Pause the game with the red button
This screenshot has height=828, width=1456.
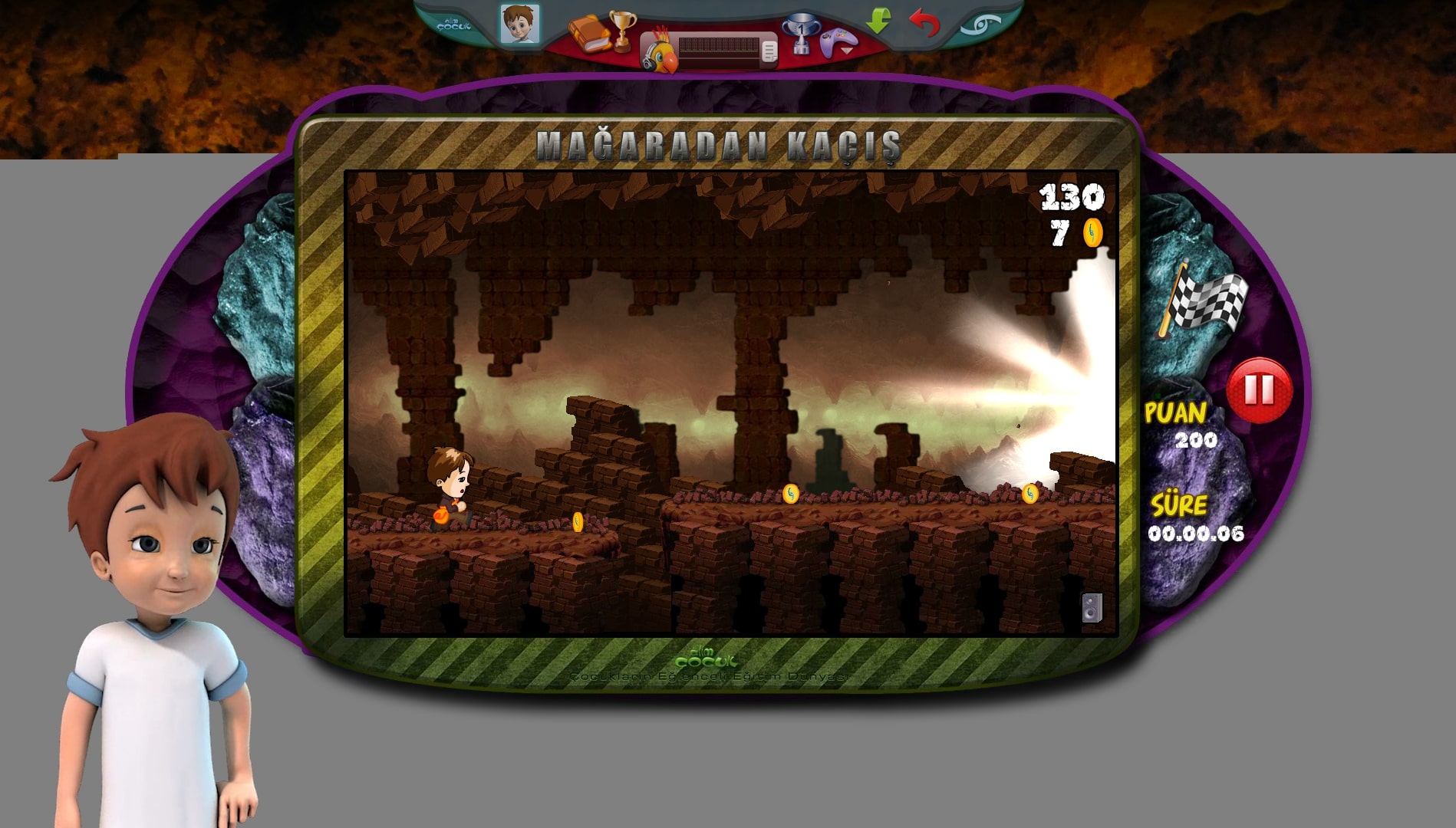click(x=1259, y=390)
